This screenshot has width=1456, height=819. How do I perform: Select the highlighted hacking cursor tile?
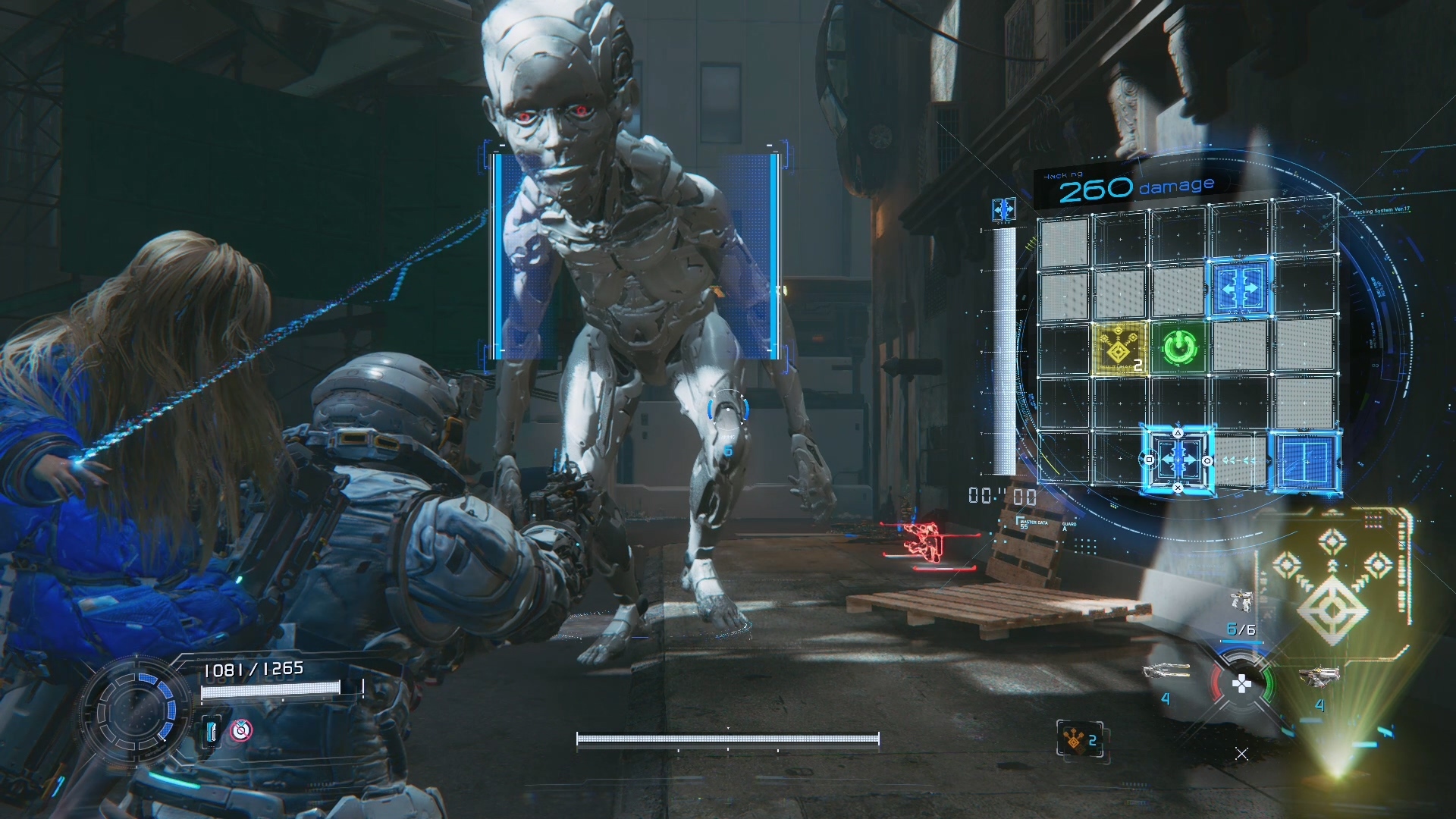pos(1178,460)
